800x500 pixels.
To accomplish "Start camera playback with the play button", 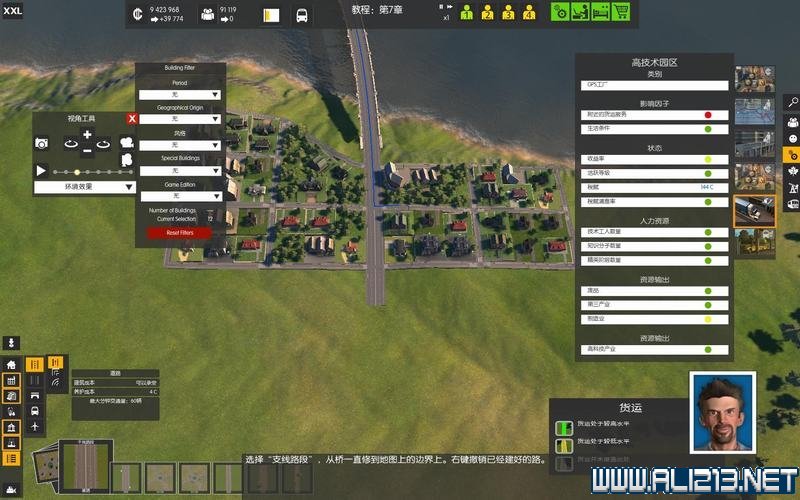I will (x=41, y=171).
